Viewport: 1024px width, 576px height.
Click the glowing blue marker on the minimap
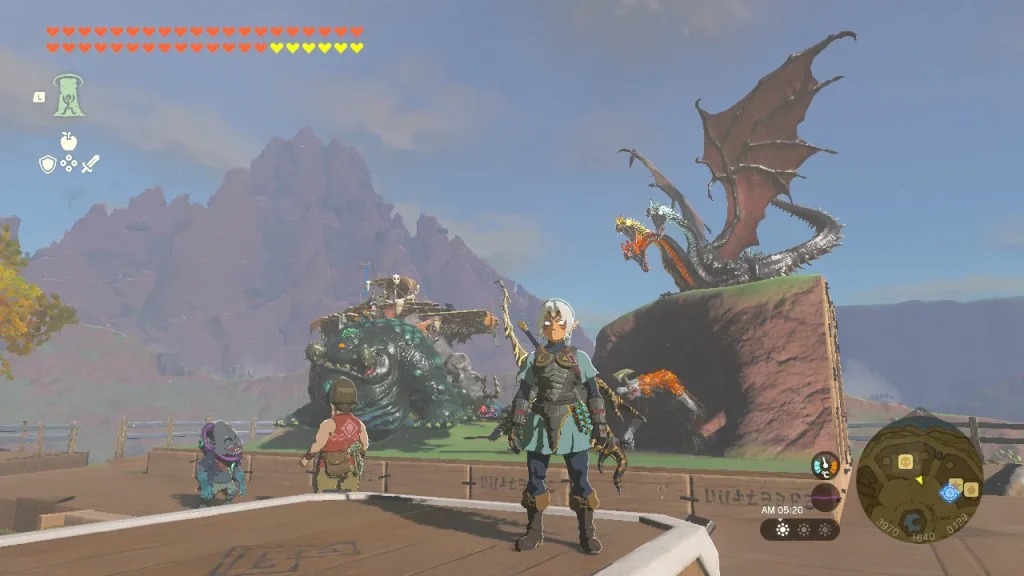click(x=949, y=492)
